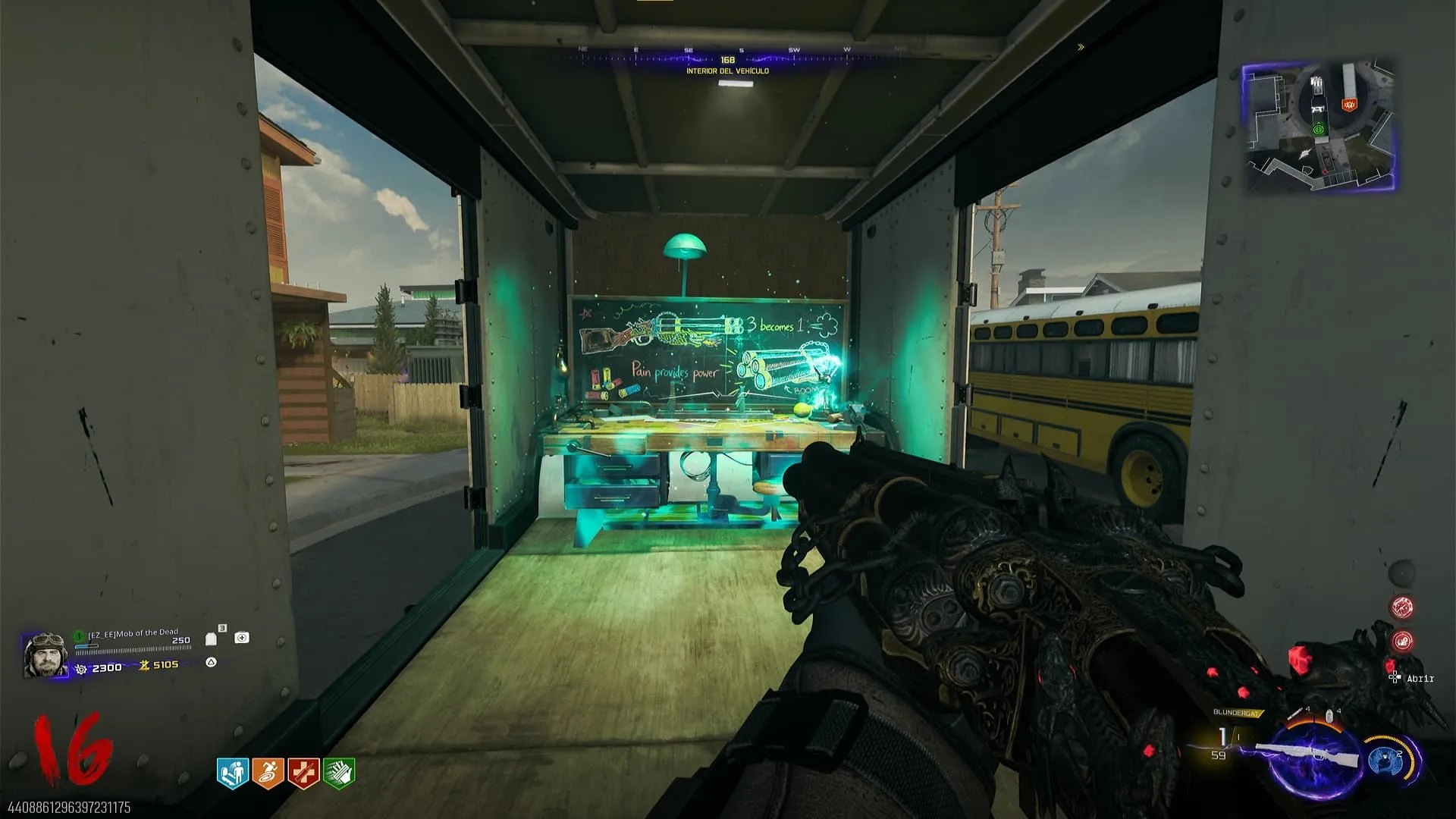Viewport: 1456px width, 819px height.
Task: Click the lower red GobbleGum icon
Action: [x=1402, y=642]
